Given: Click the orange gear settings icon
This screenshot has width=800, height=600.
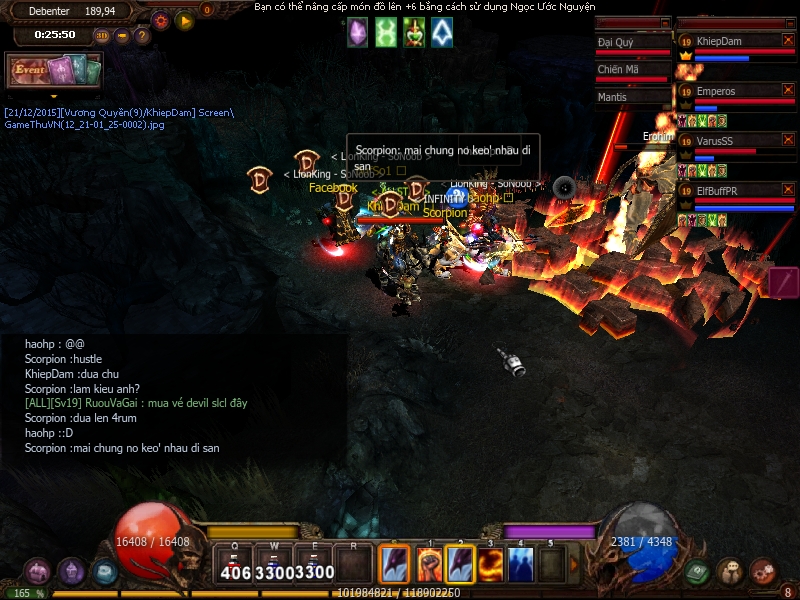Looking at the screenshot, I should coord(161,19).
